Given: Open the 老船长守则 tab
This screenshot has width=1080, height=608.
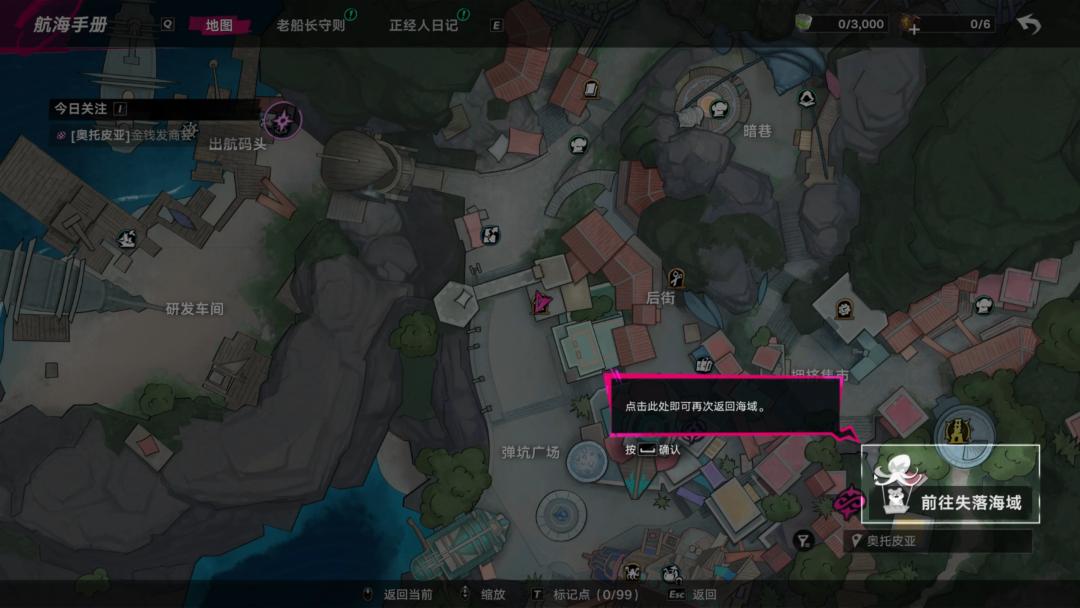Looking at the screenshot, I should click(310, 25).
